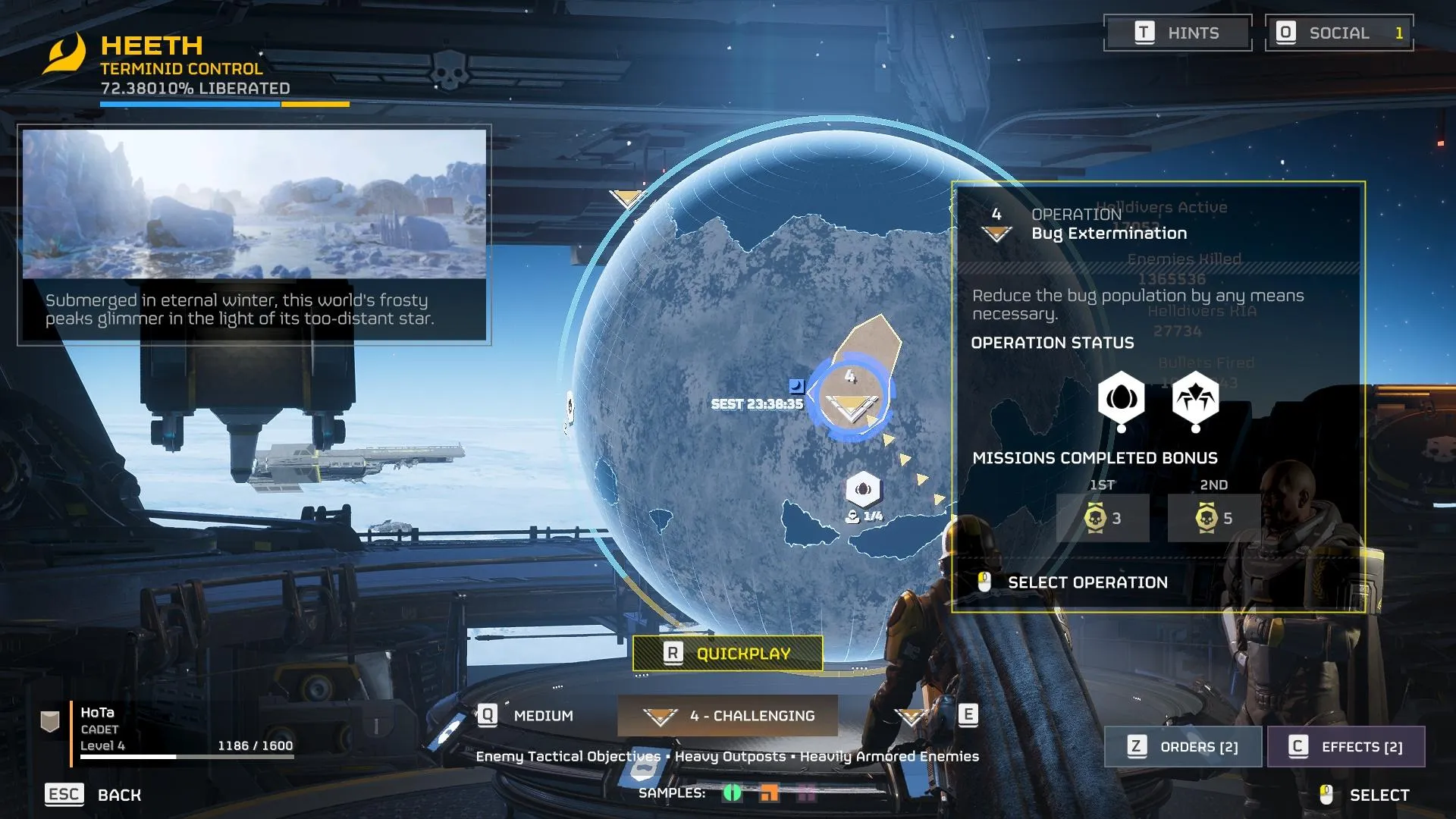Confirm Select Operation in the operation panel
1456x819 pixels.
1086,582
